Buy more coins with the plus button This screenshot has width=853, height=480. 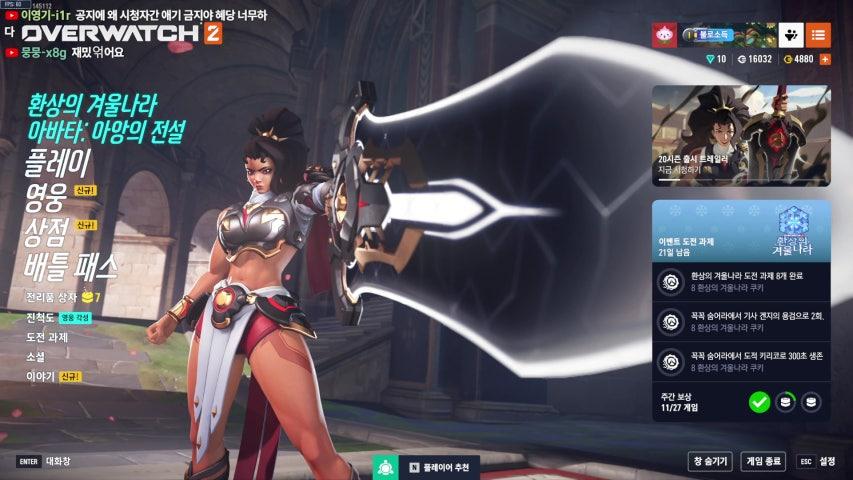point(825,59)
